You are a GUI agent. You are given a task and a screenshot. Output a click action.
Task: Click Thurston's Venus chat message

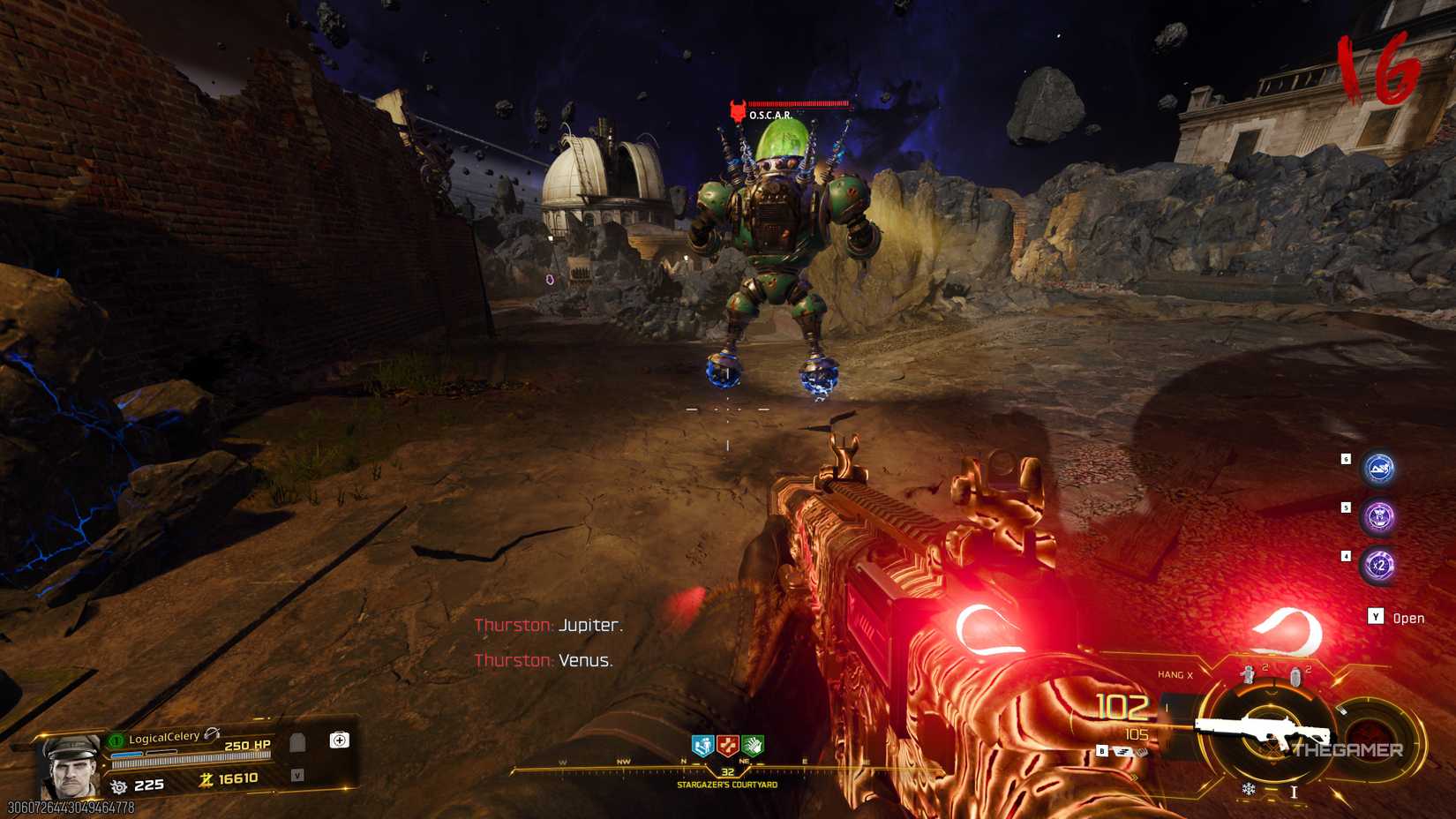coord(544,661)
